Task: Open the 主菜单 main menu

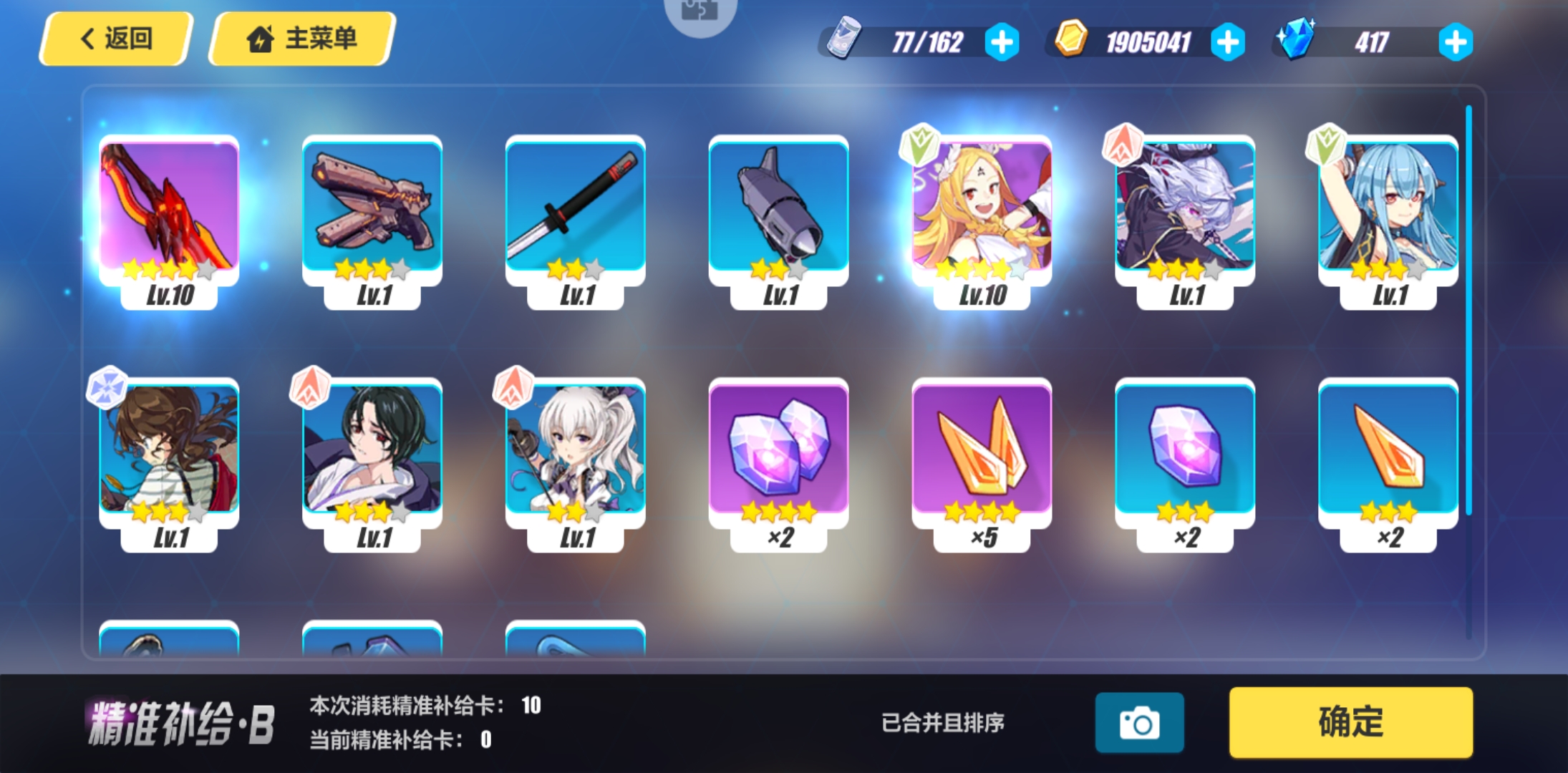Action: pos(301,39)
